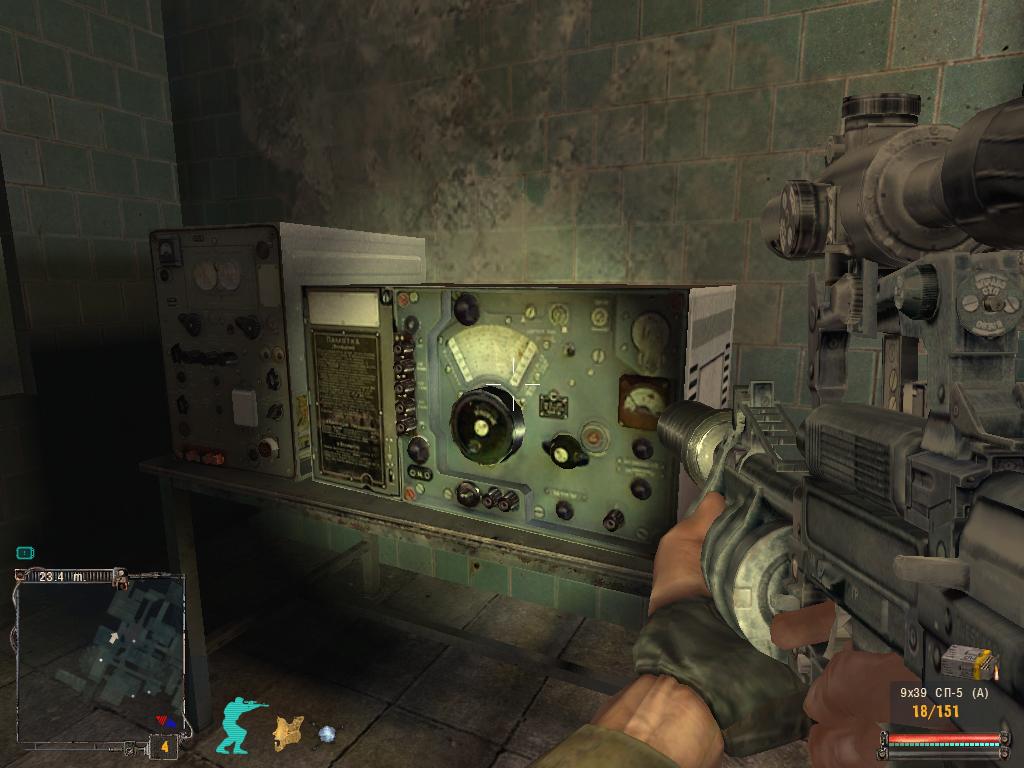Click the yellow status warning icon
The image size is (1024, 768).
click(288, 733)
